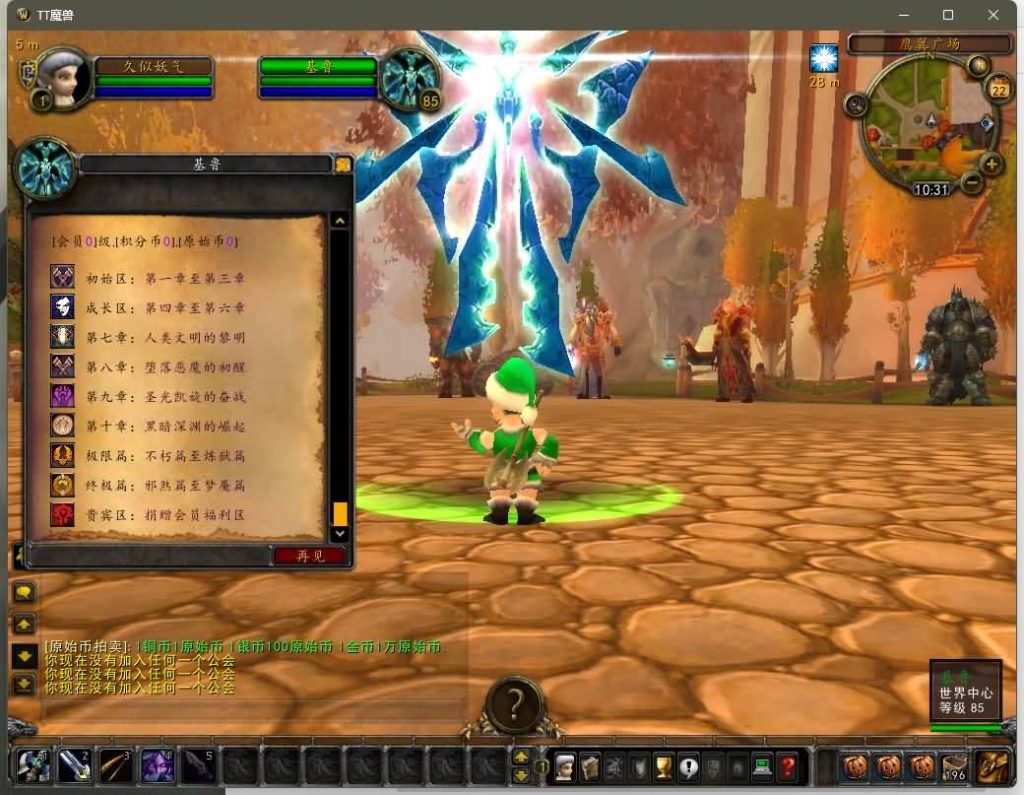Open the golden trophy achievements button
The image size is (1024, 795).
tap(662, 767)
